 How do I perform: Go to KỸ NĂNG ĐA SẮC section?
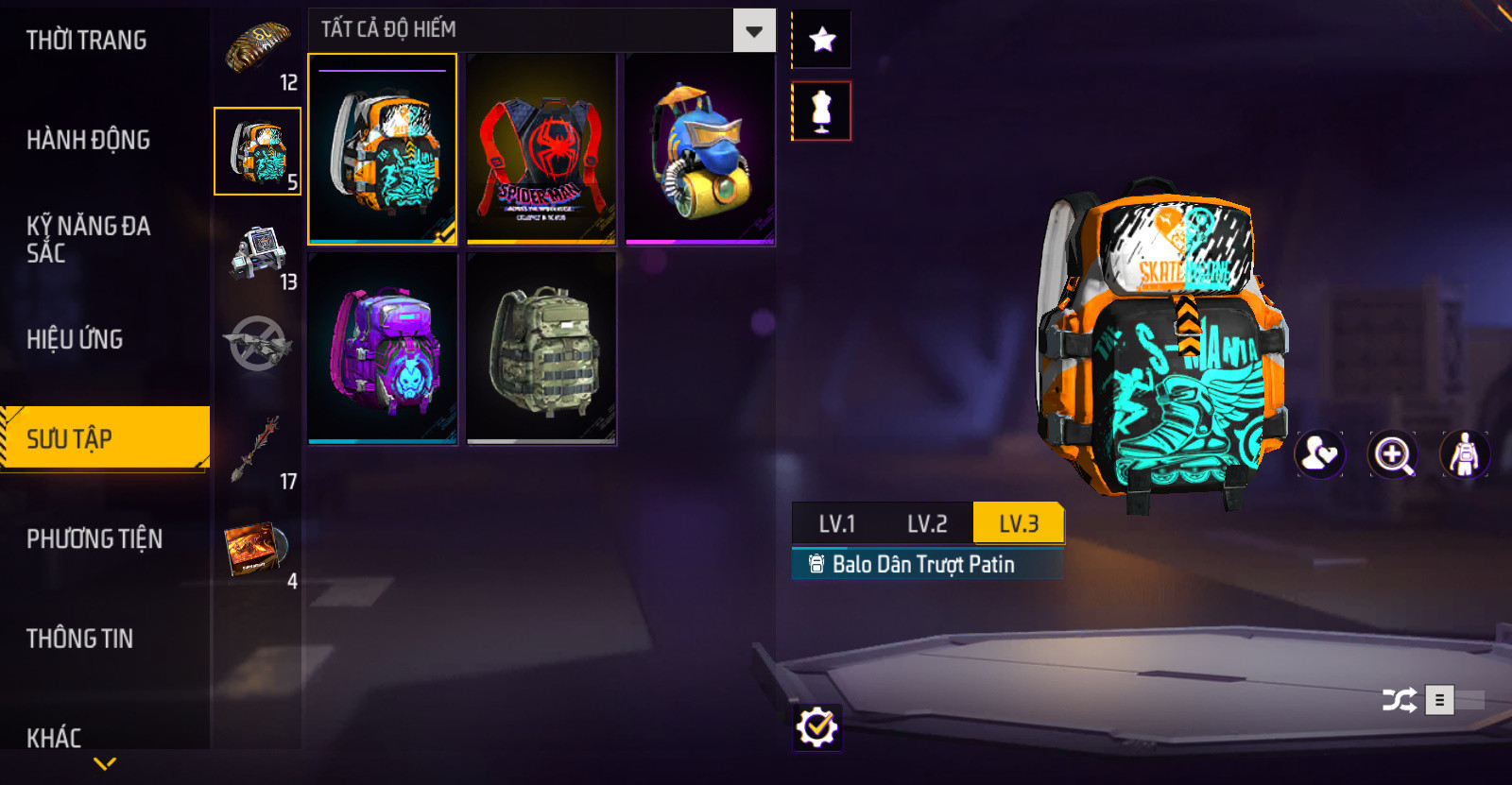[88, 239]
